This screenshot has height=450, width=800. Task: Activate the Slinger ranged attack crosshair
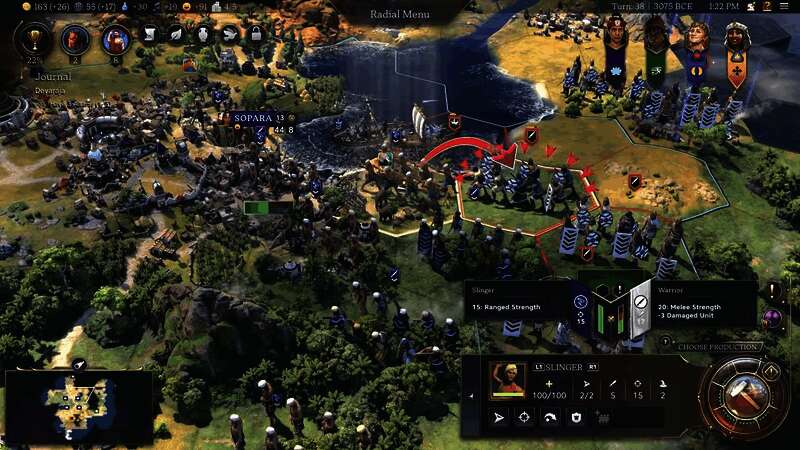[x=523, y=417]
